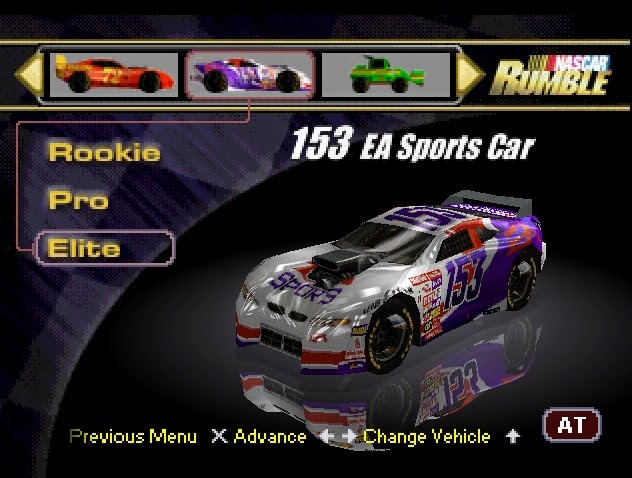Choose the purple and white car thumbnail
Viewport: 632px width, 478px height.
pos(250,74)
